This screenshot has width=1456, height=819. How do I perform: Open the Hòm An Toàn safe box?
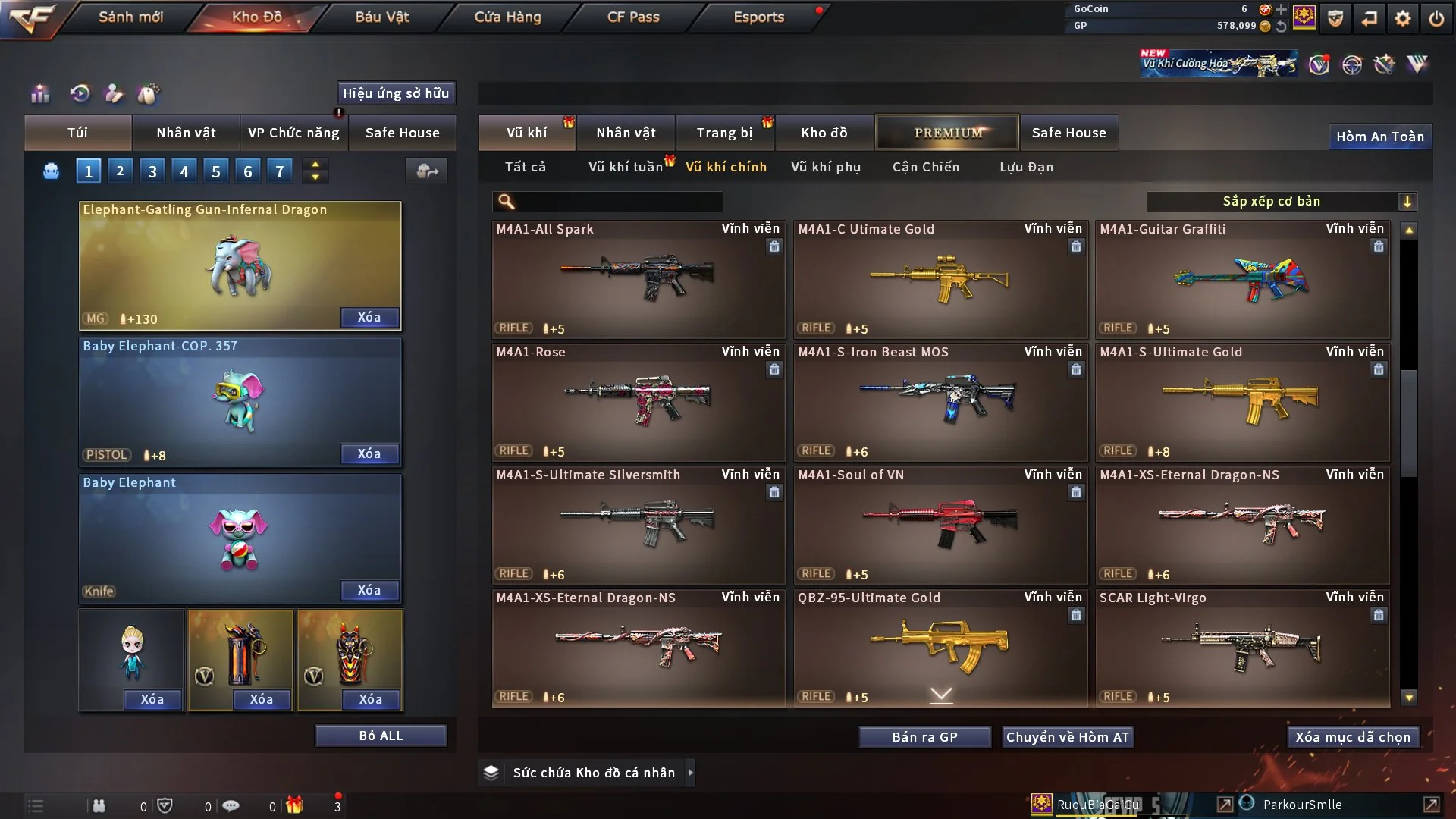point(1379,136)
